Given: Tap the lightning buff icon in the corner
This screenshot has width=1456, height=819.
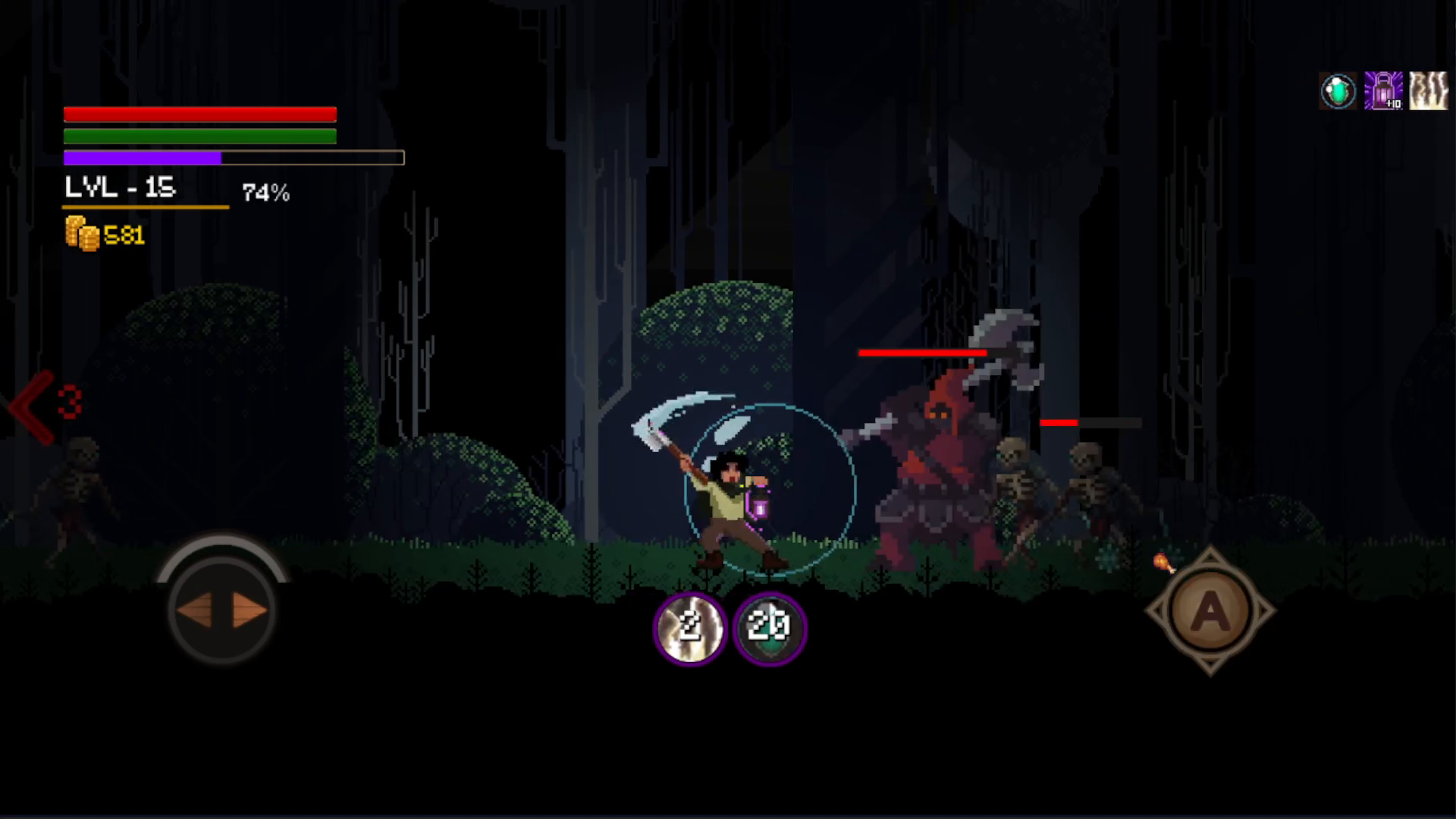Looking at the screenshot, I should pyautogui.click(x=1427, y=90).
